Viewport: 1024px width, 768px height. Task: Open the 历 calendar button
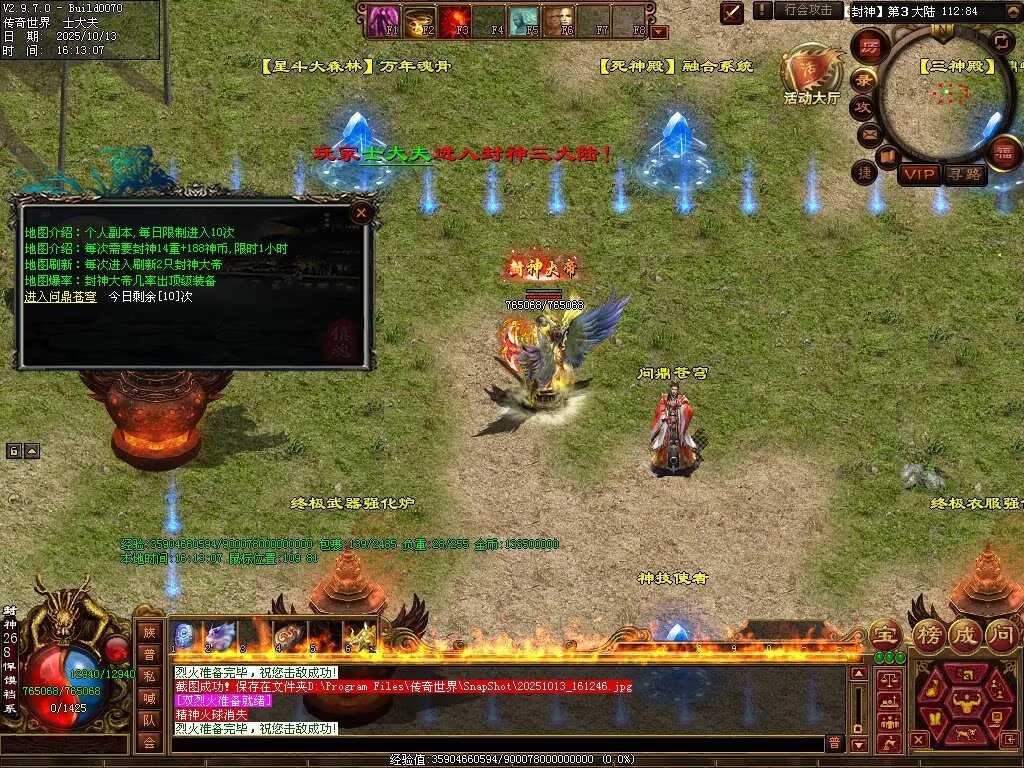pos(870,48)
